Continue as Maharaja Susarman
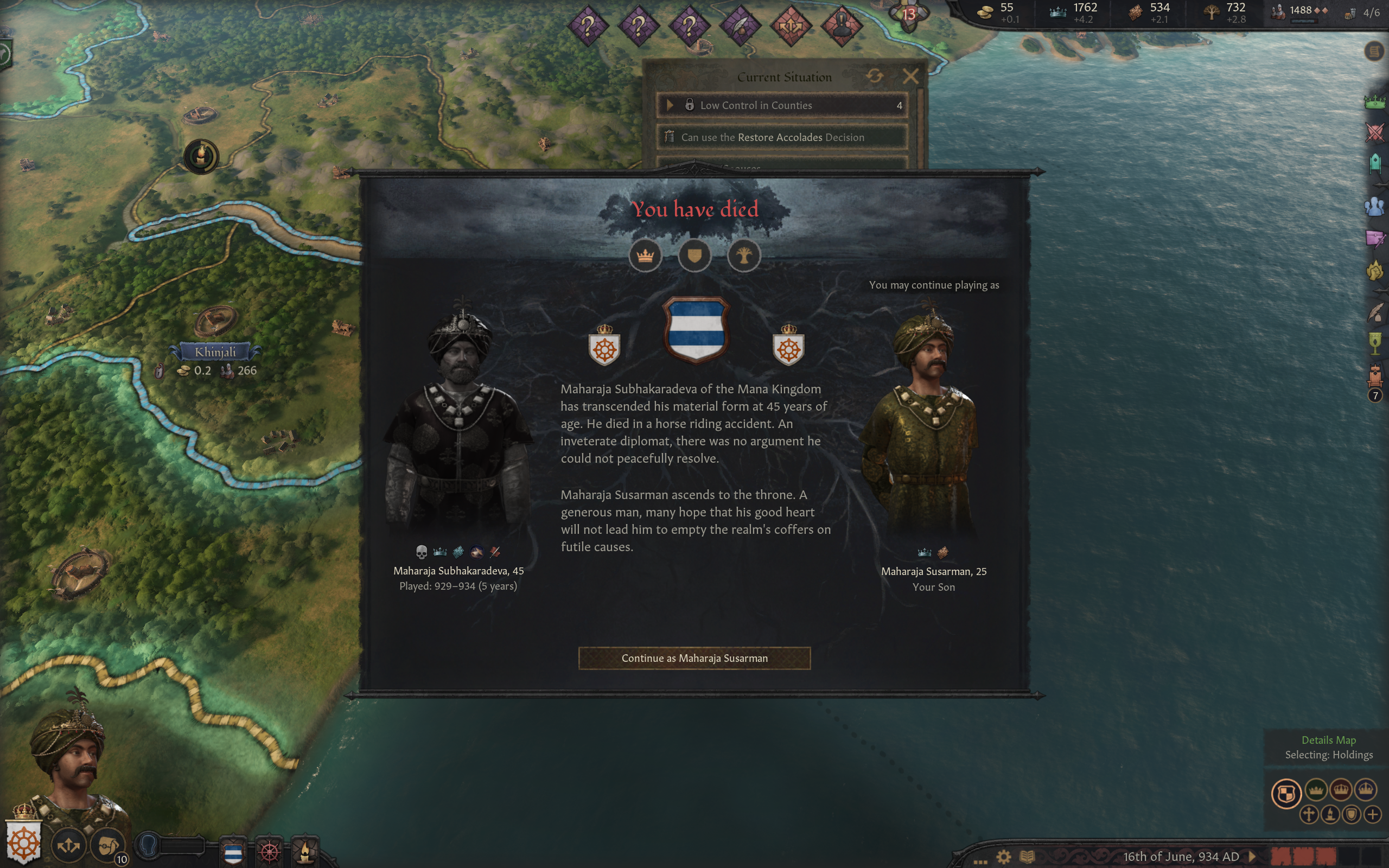Screen dimensions: 1389x868 pos(694,658)
